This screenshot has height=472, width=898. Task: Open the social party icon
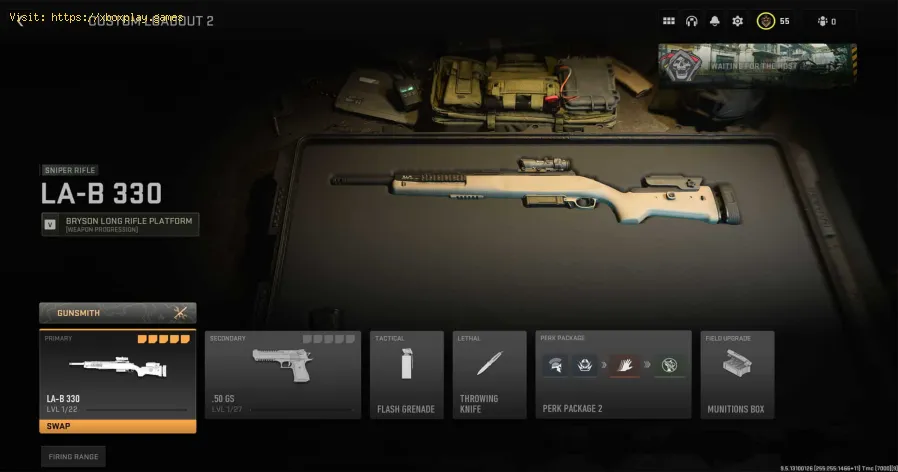pos(824,21)
